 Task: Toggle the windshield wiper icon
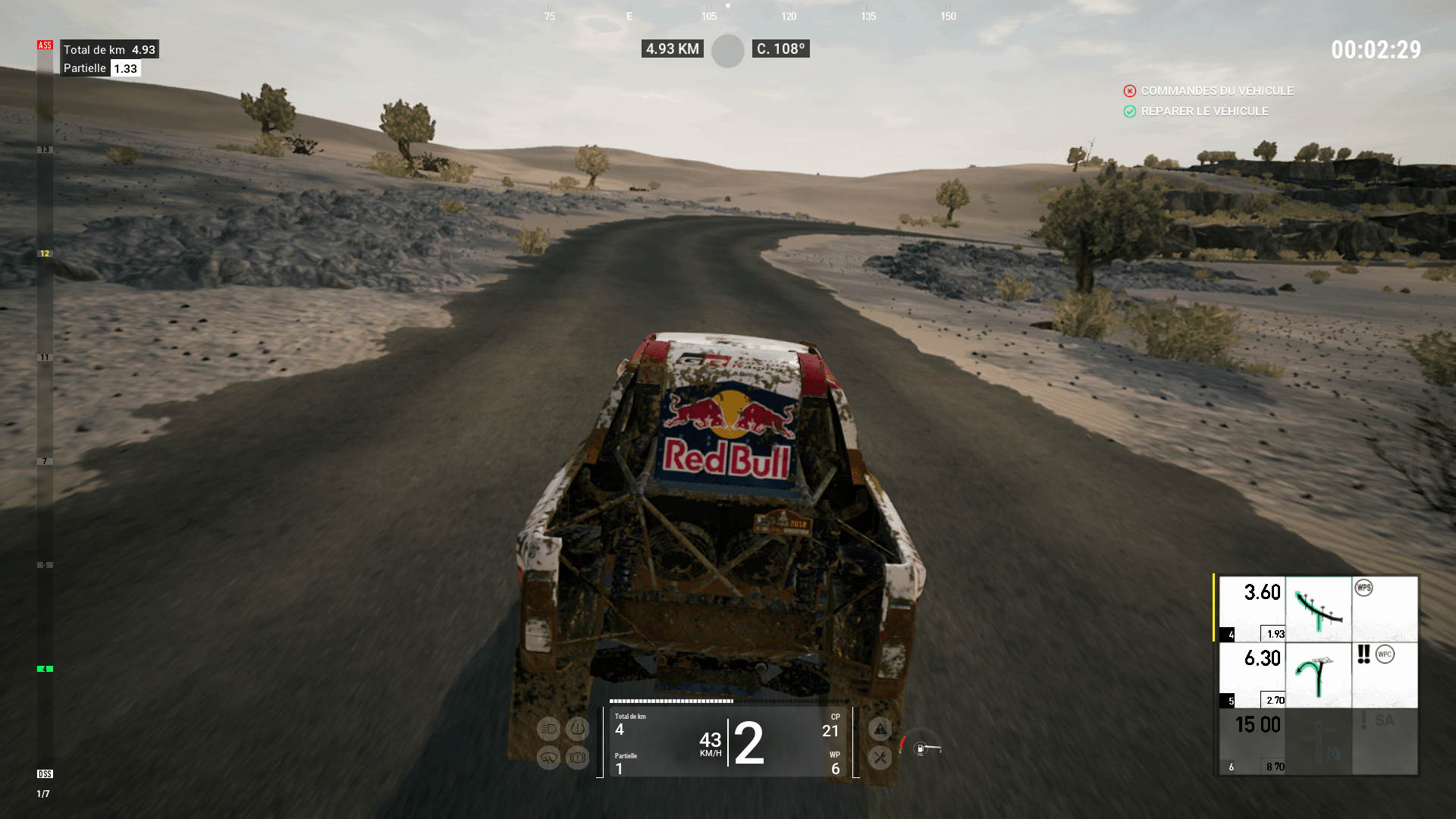(x=548, y=758)
